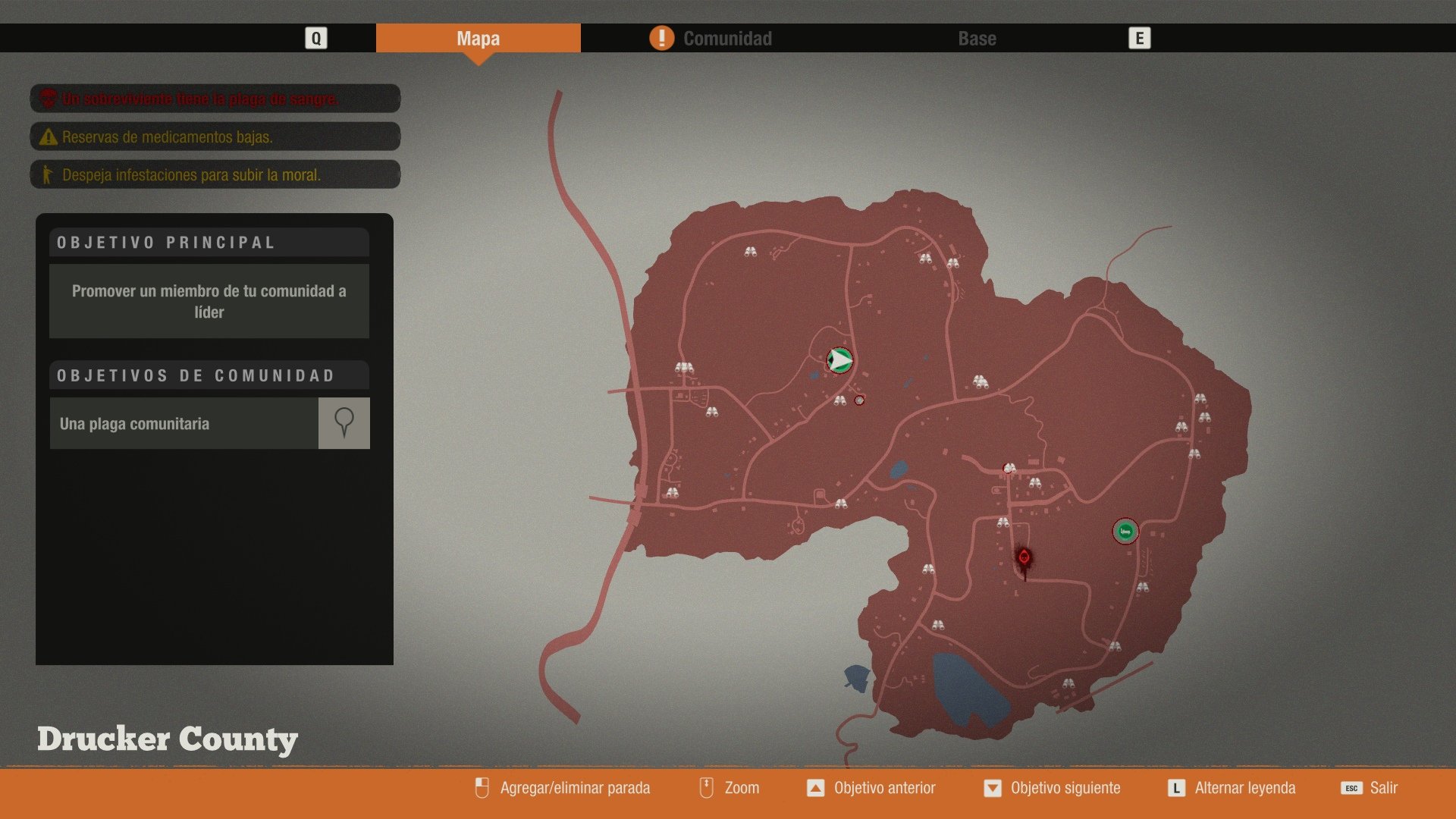
Task: Click the survivor icon on the infestation tip
Action: tap(47, 174)
